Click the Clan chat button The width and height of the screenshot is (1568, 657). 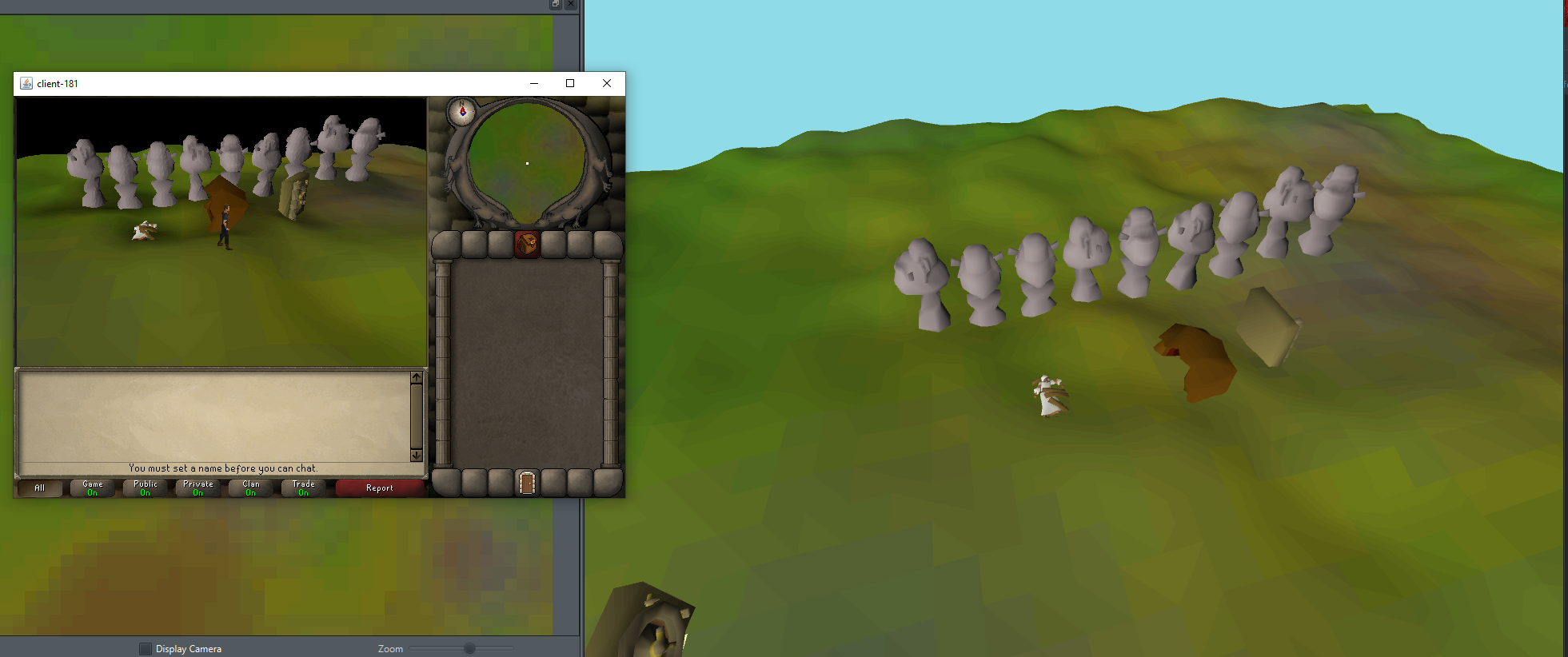249,488
